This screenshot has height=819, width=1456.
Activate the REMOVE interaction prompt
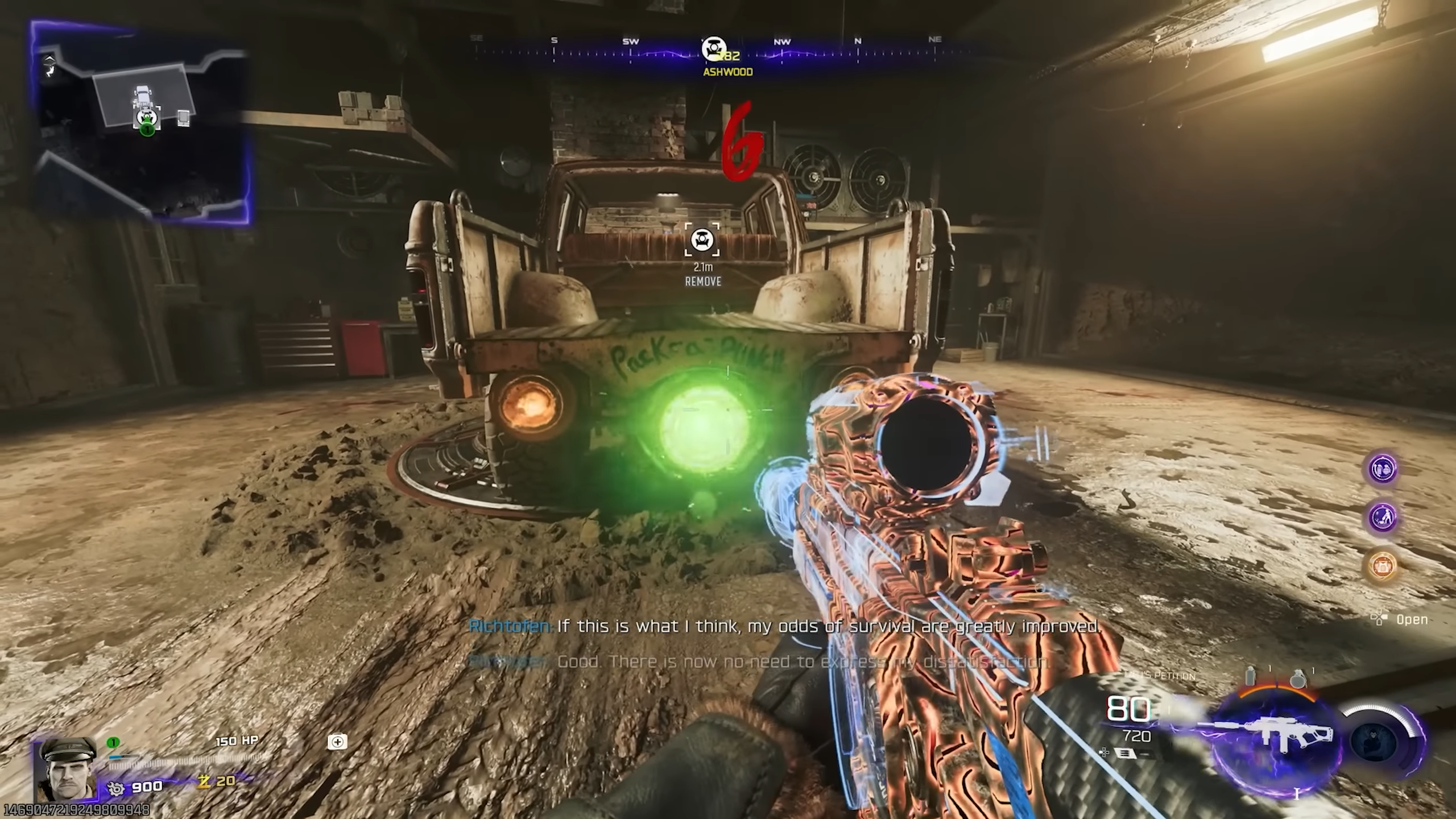tap(702, 281)
